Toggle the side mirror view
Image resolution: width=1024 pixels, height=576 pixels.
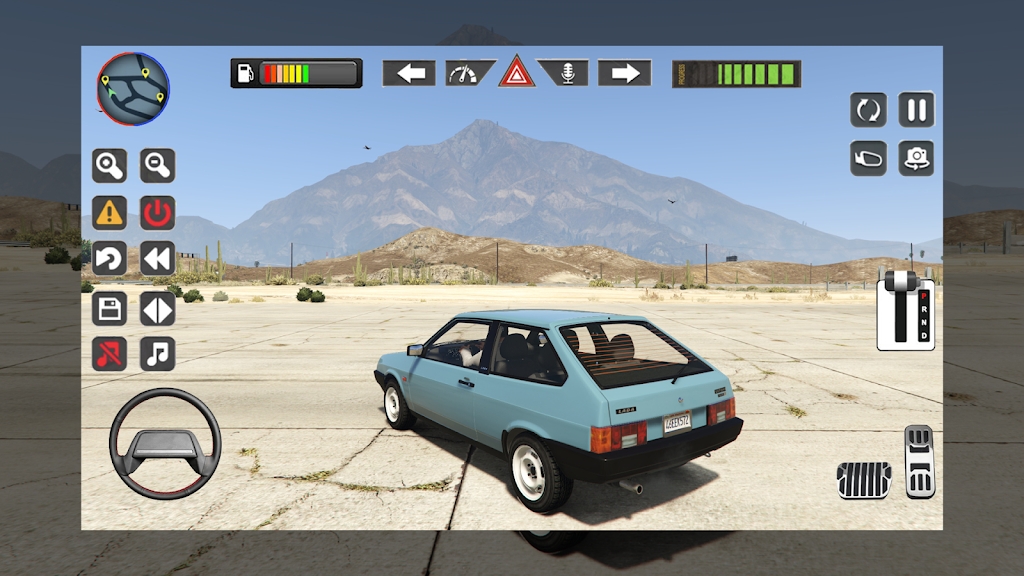click(x=868, y=158)
